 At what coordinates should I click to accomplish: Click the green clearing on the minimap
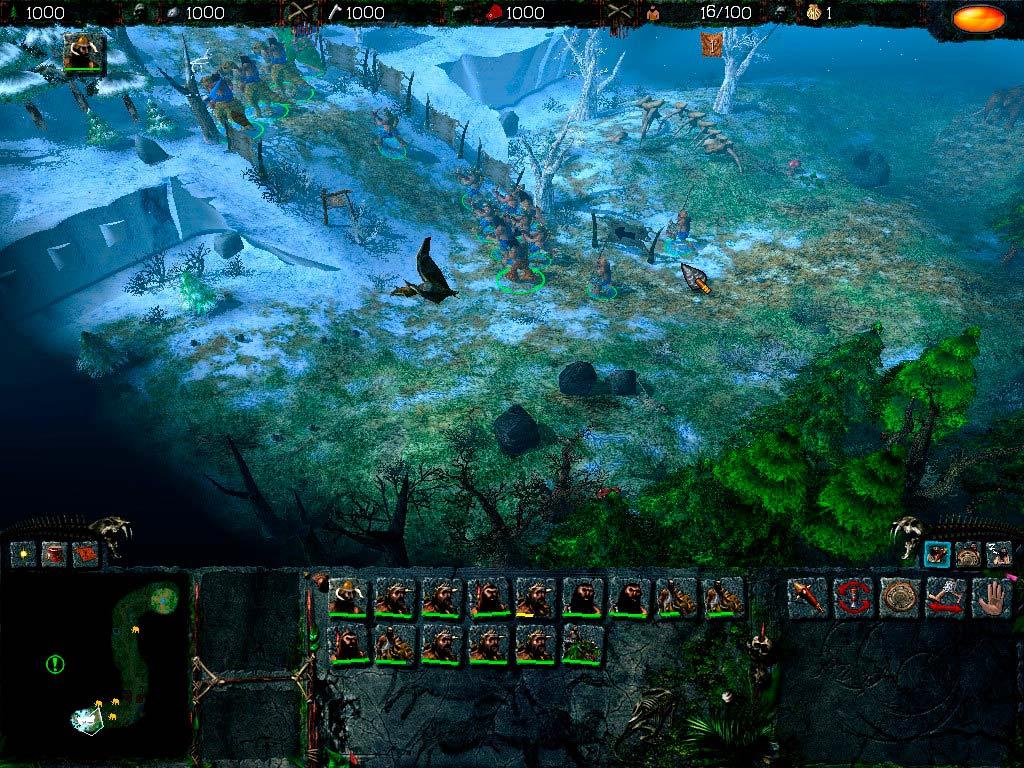tap(164, 599)
